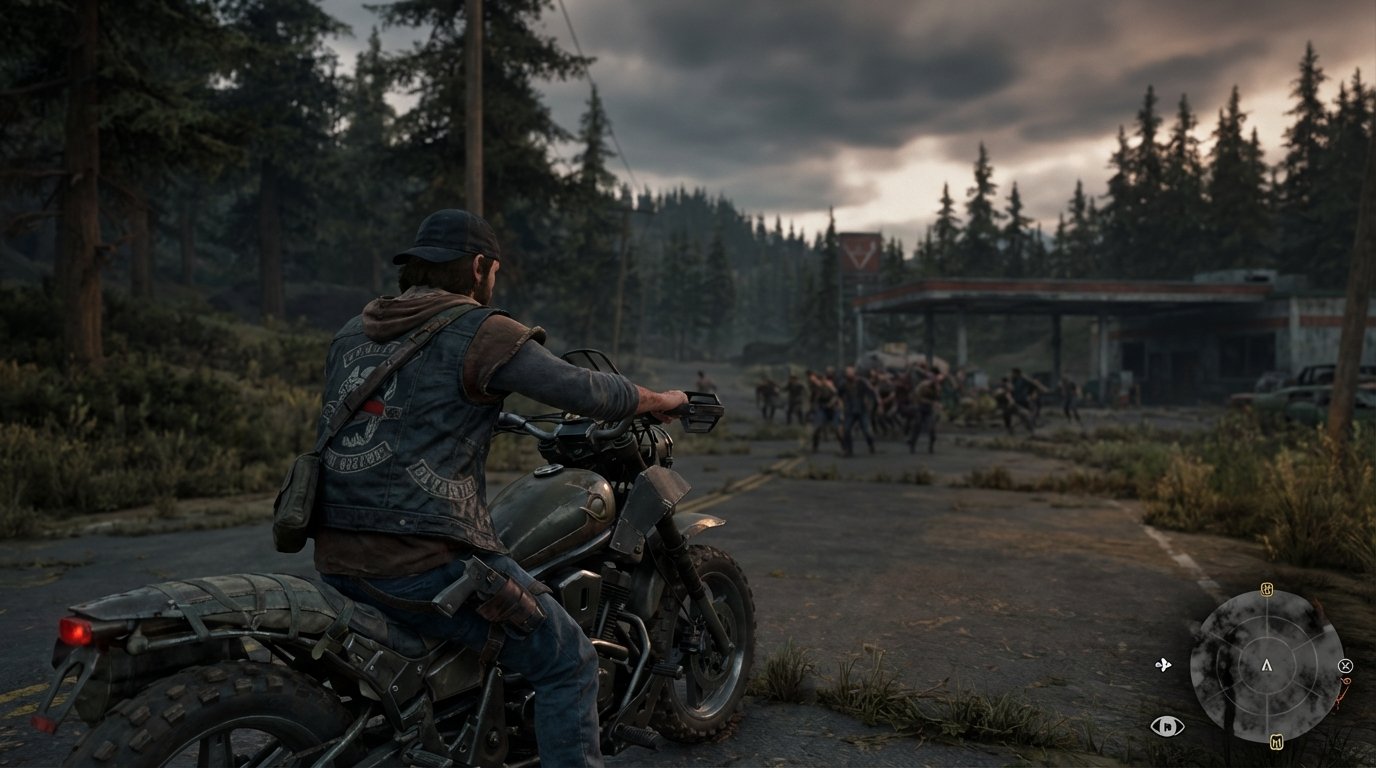Click the yellow icon below the minimap compass

pos(1276,740)
